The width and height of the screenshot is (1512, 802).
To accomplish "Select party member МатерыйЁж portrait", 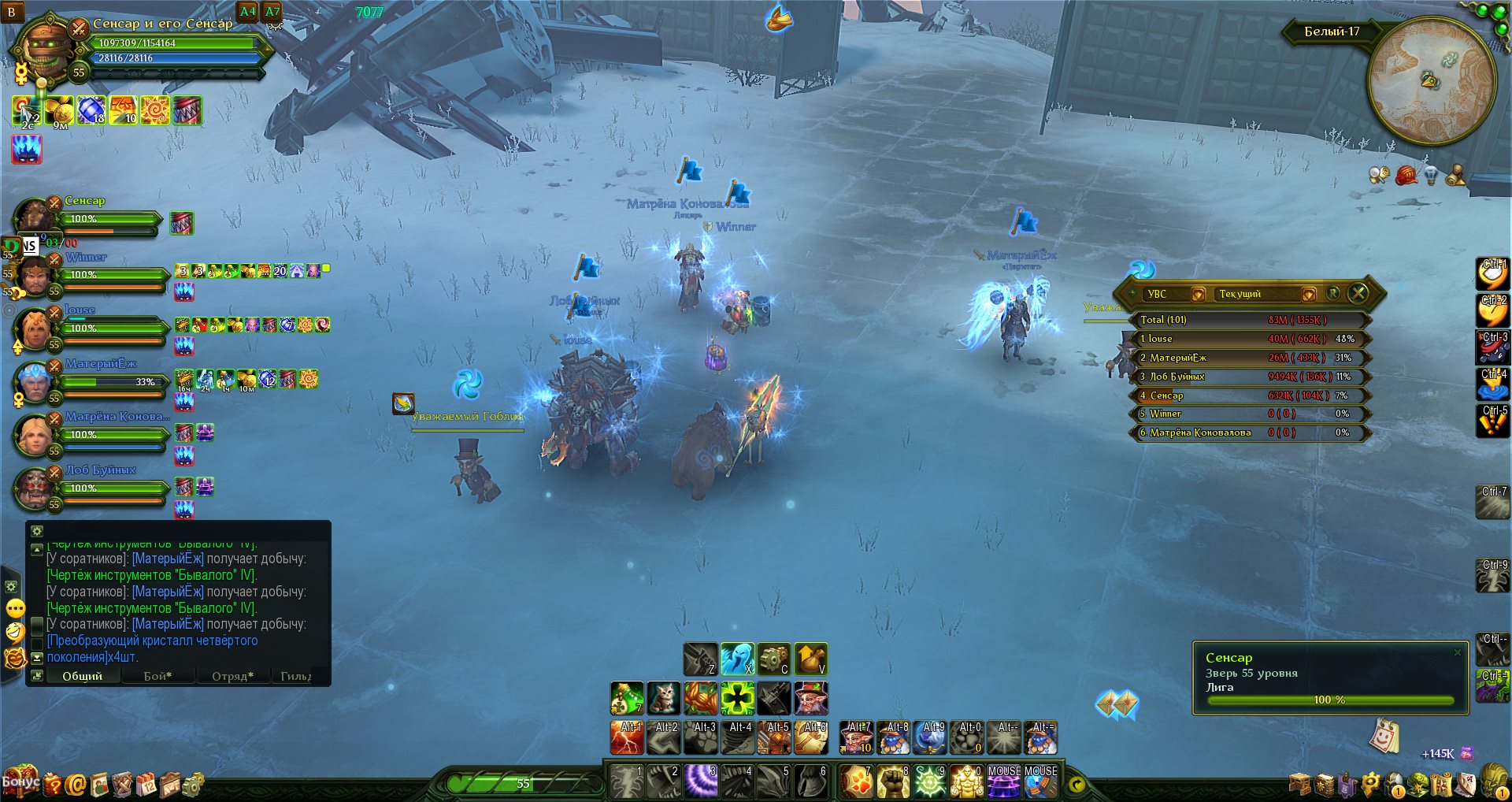I will [34, 381].
